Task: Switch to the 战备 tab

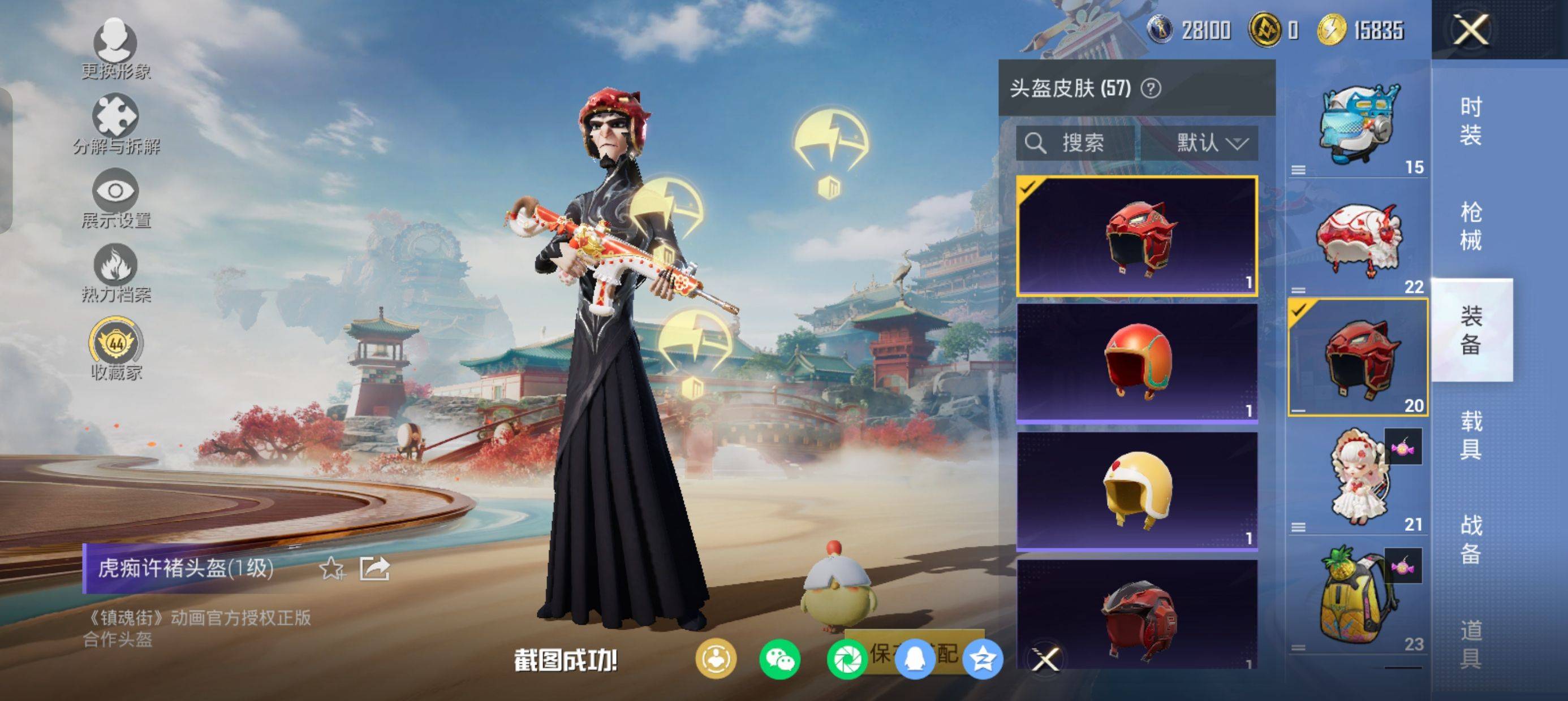Action: [1471, 539]
